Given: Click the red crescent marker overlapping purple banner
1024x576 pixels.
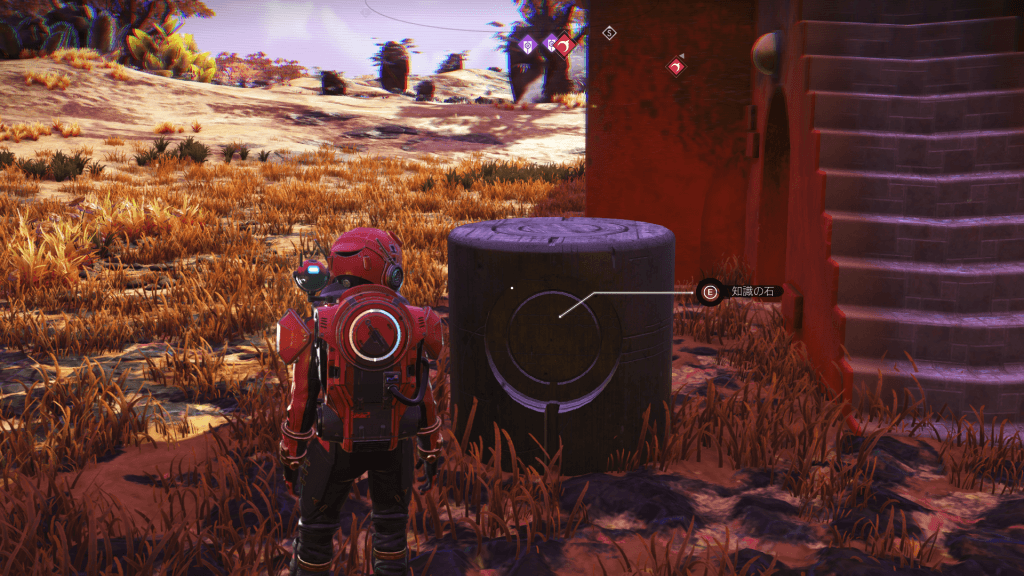Looking at the screenshot, I should click(564, 44).
